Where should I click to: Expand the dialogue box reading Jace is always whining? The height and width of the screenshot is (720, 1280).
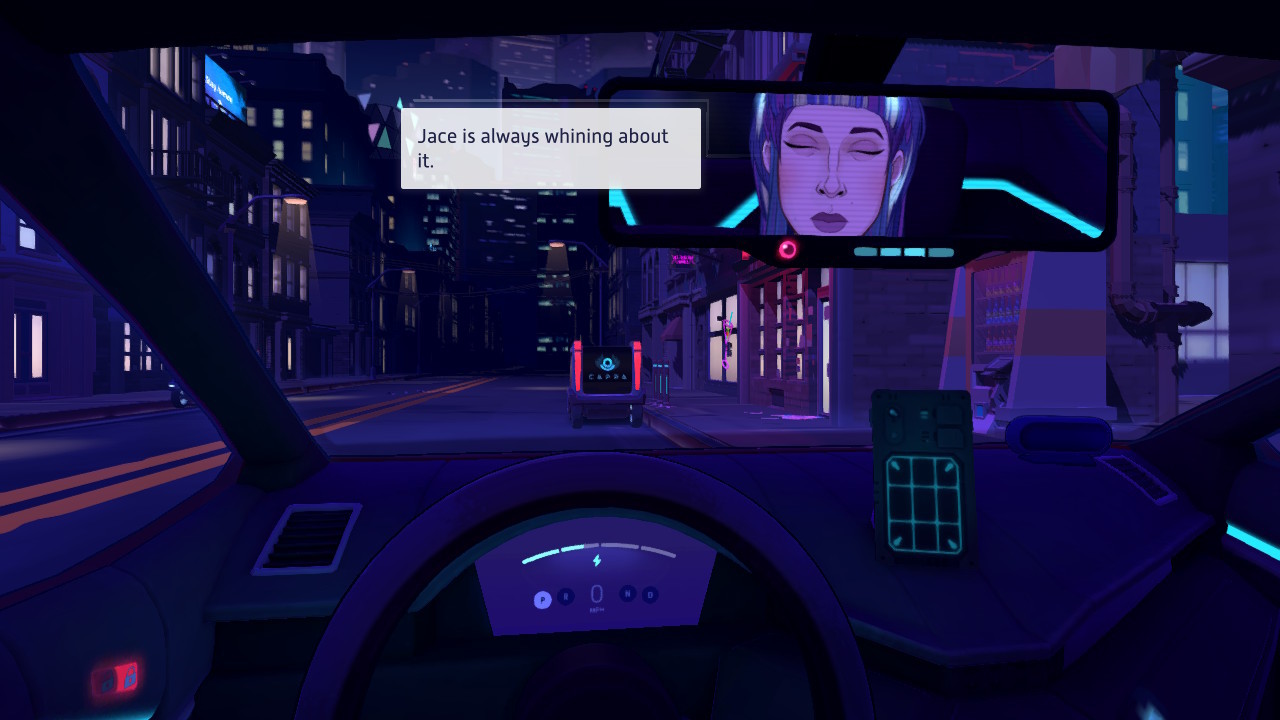pyautogui.click(x=550, y=148)
